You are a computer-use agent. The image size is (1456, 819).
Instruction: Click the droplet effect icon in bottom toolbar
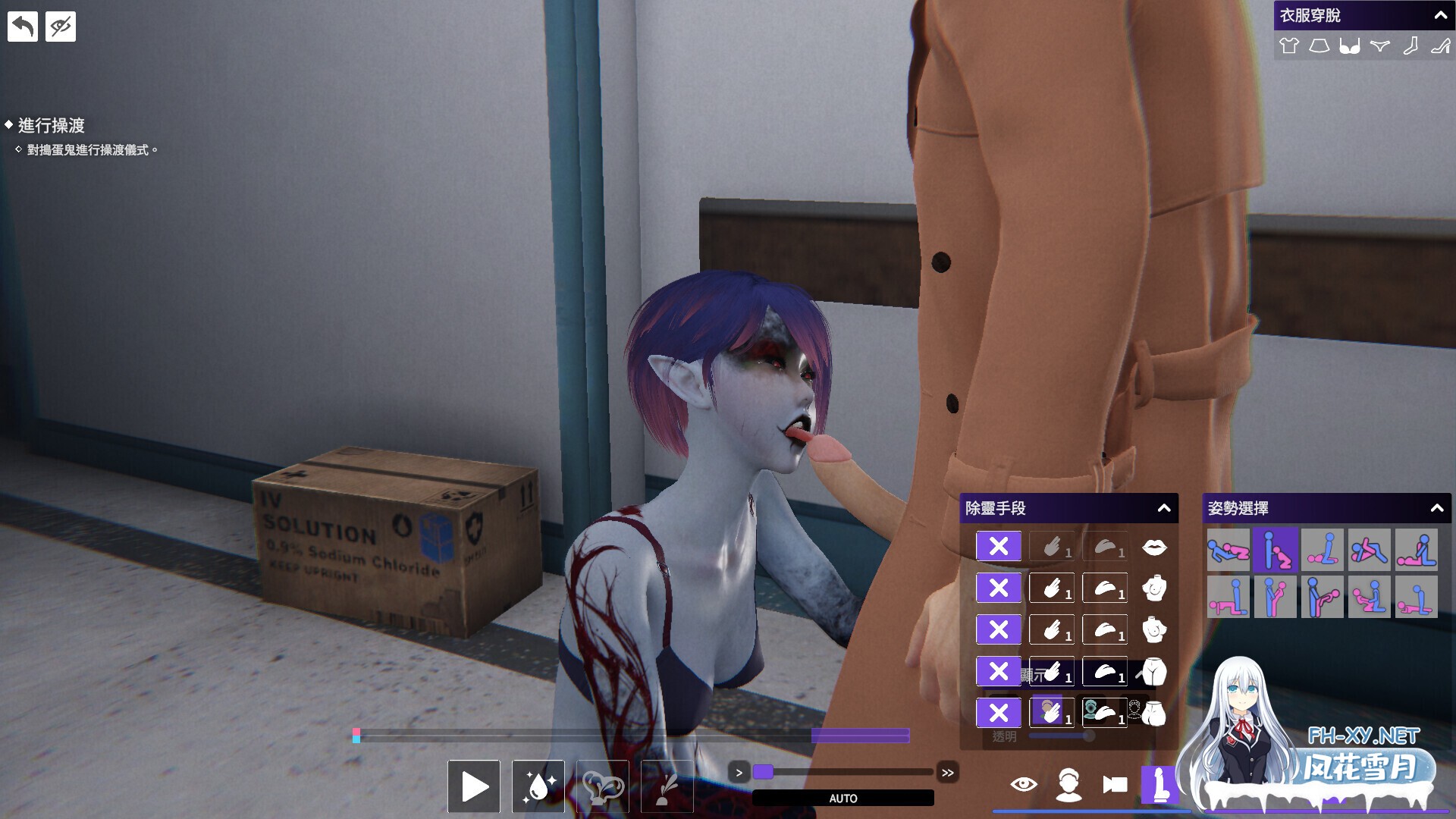(538, 787)
